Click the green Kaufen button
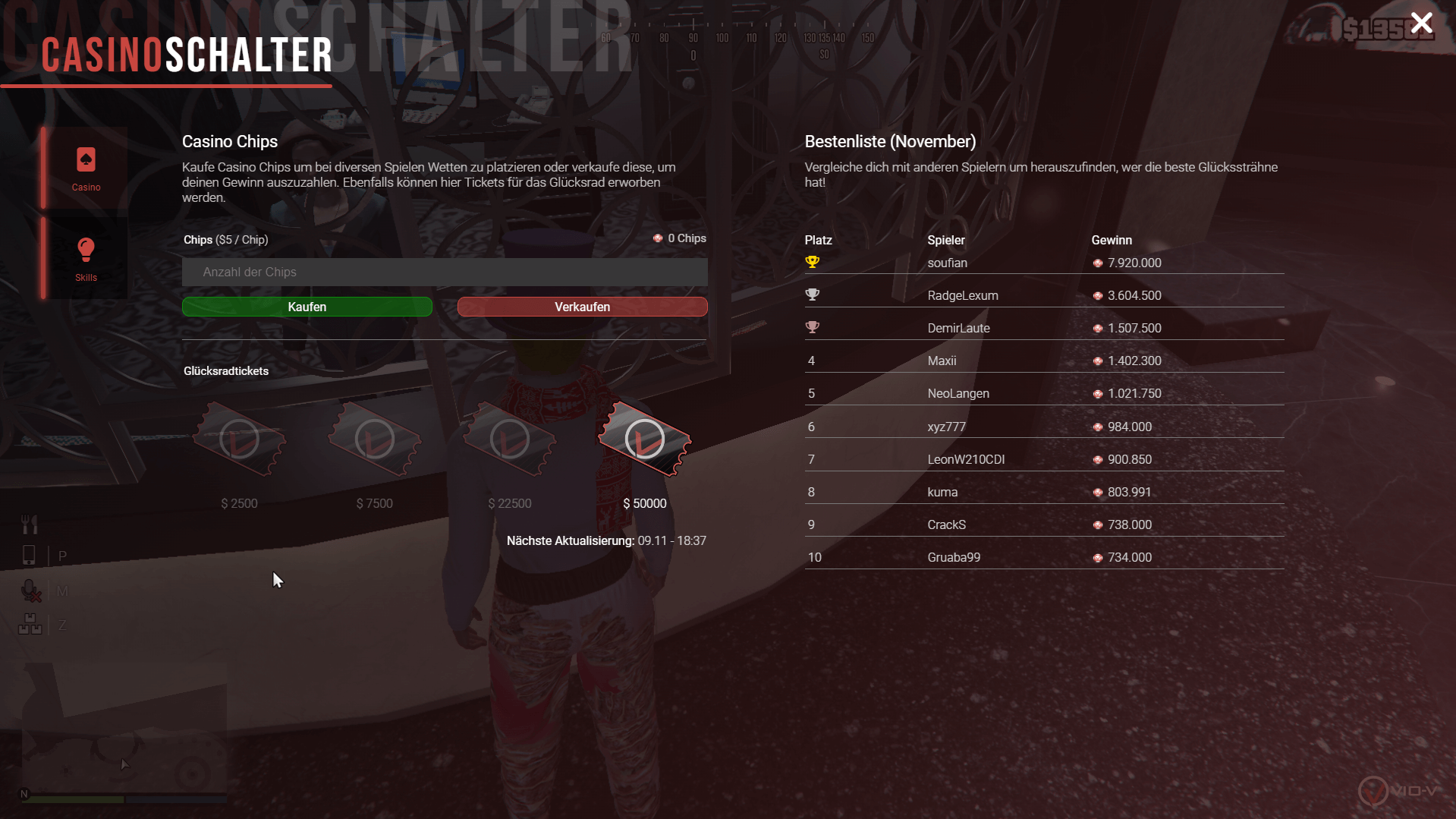The width and height of the screenshot is (1456, 819). click(307, 307)
